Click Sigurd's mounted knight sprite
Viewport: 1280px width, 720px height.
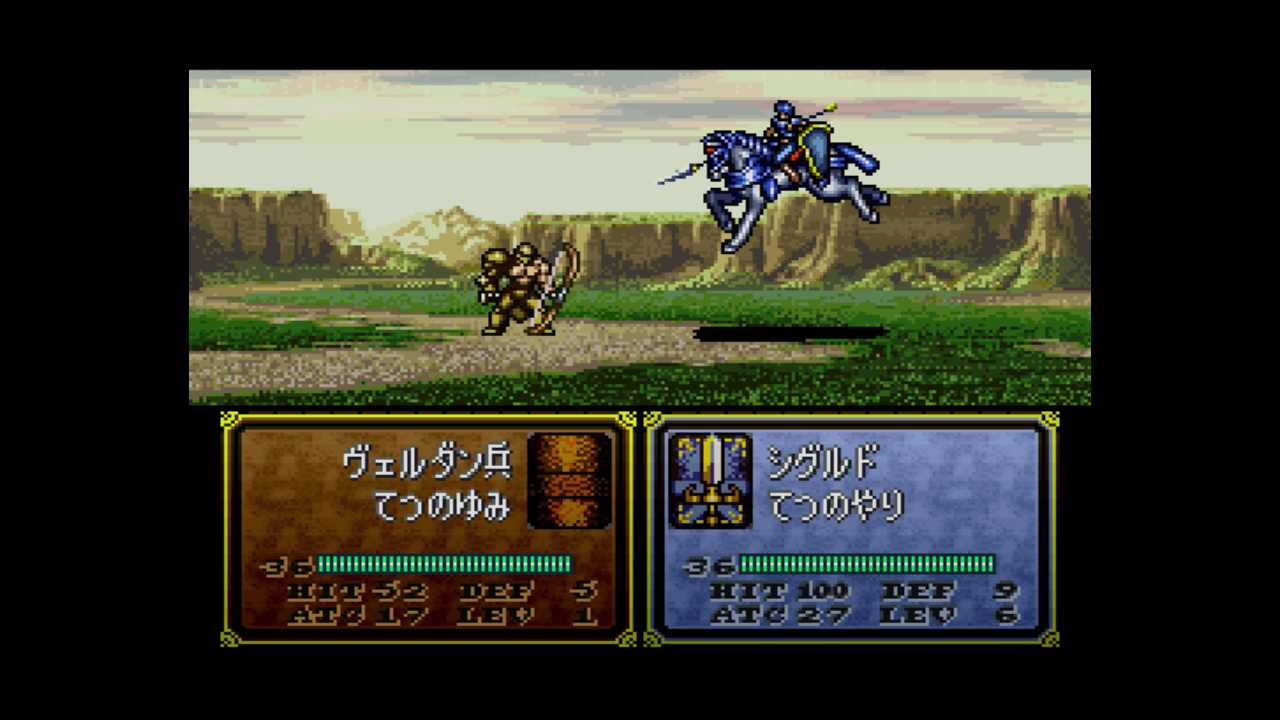coord(790,160)
